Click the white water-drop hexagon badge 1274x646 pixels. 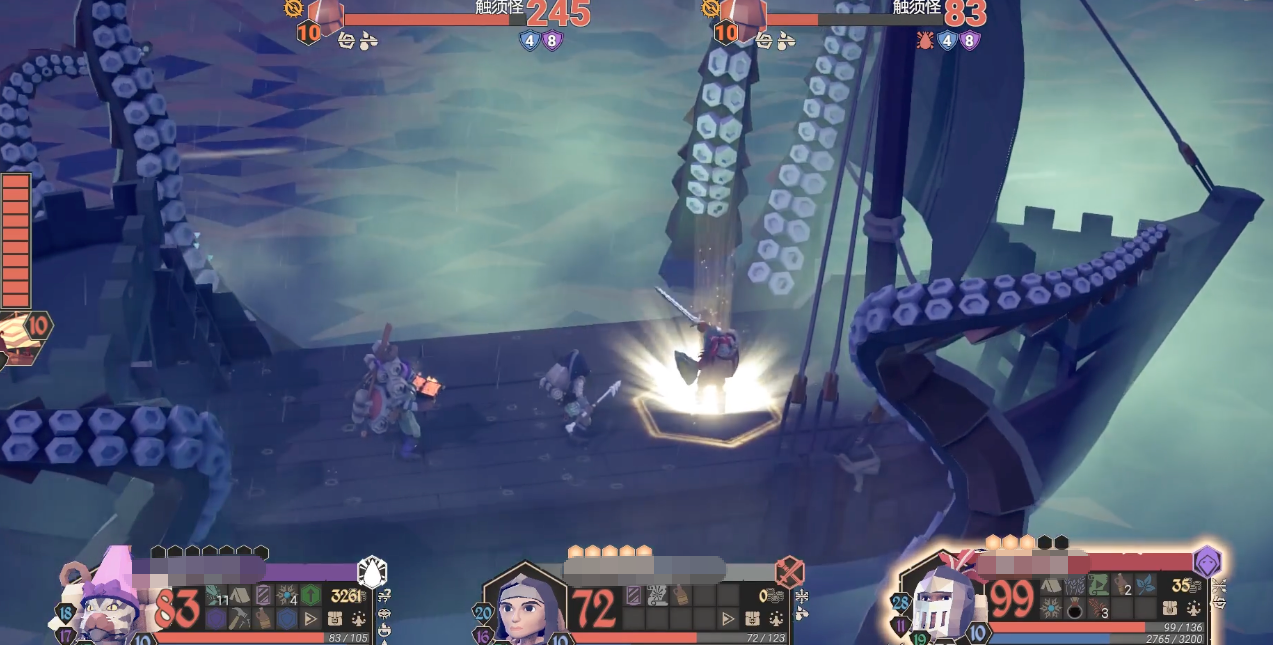click(372, 571)
